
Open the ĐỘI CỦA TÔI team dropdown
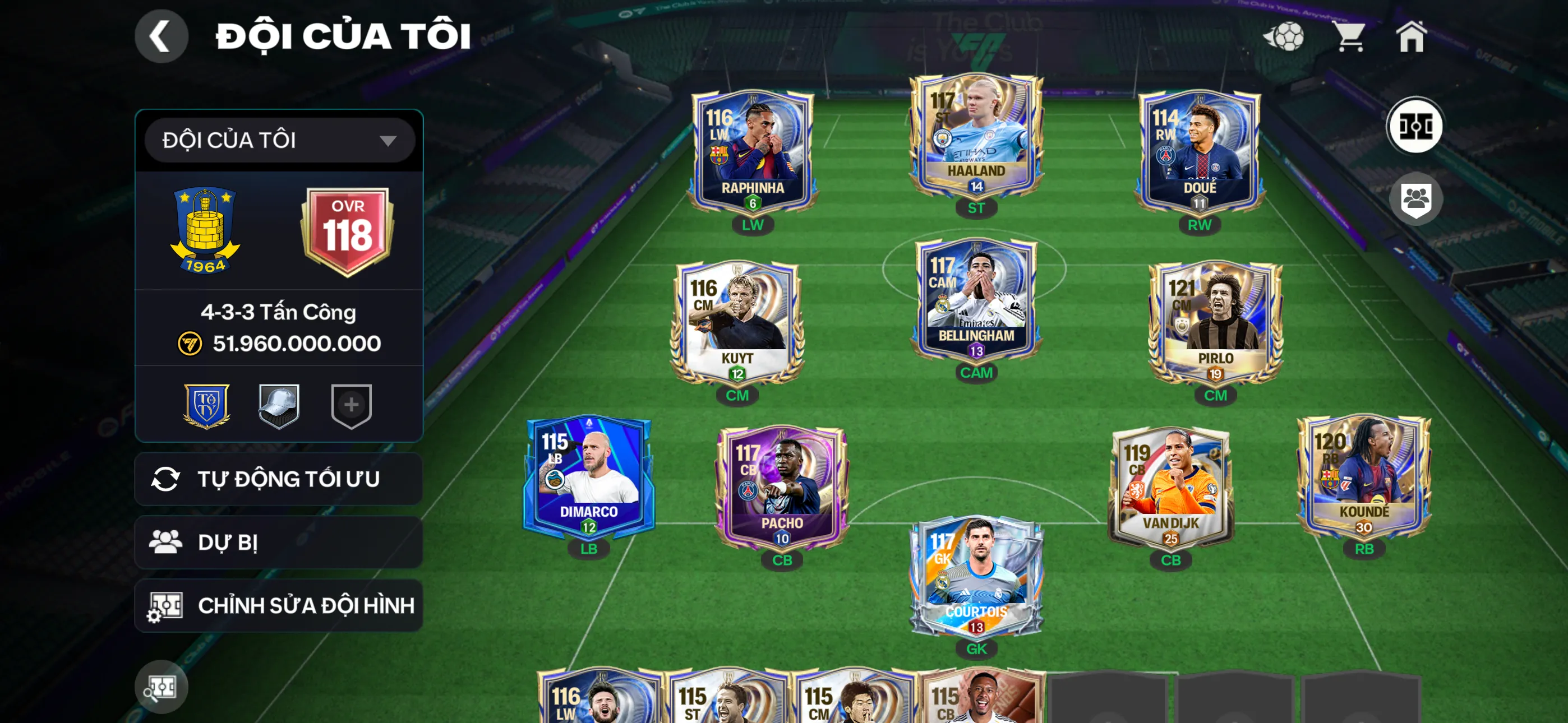pos(279,140)
